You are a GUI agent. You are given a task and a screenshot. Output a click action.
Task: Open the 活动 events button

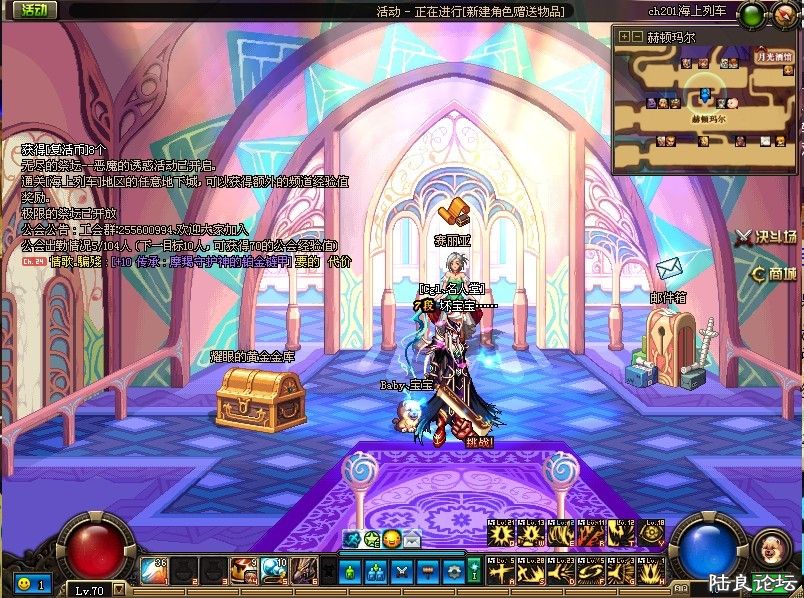click(x=33, y=10)
